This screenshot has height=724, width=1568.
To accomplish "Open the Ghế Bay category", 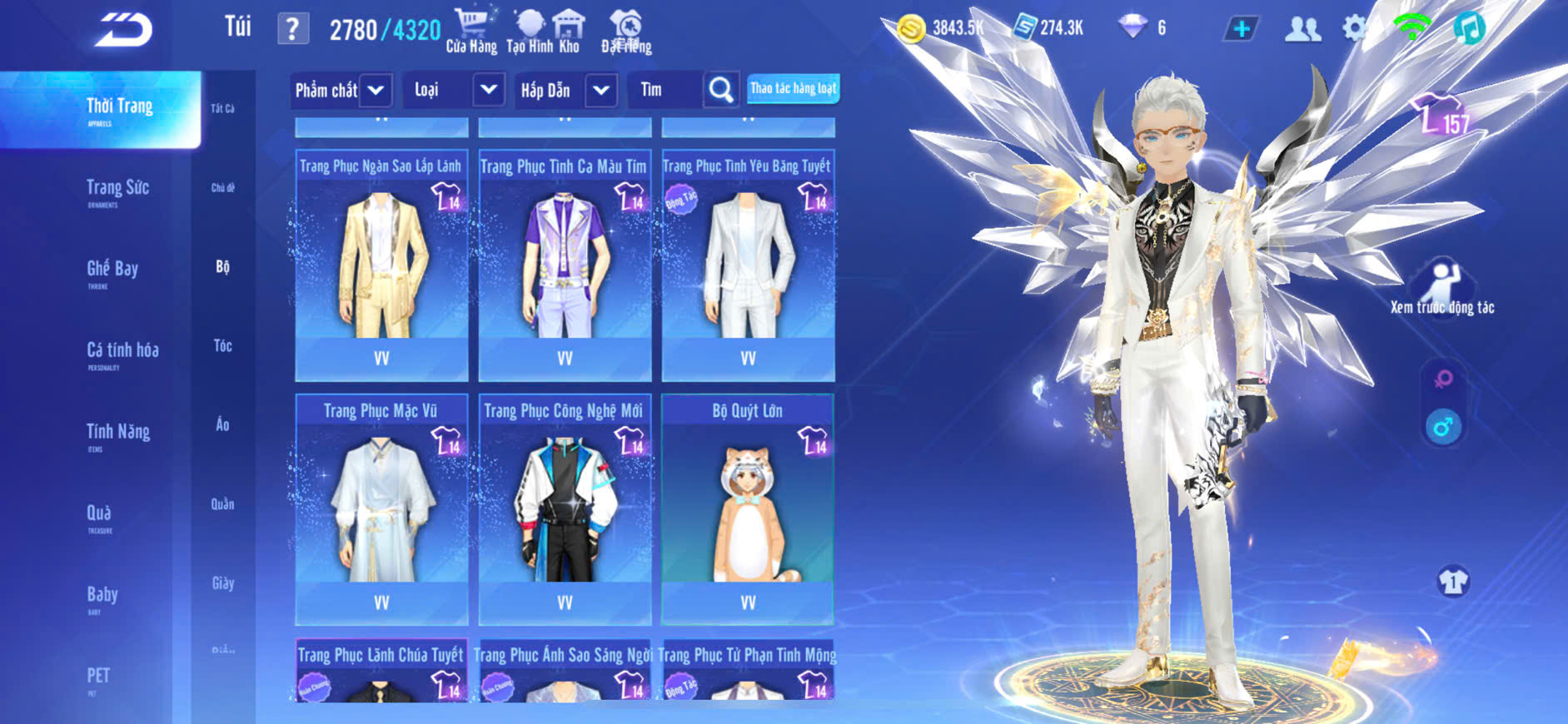I will pos(112,271).
